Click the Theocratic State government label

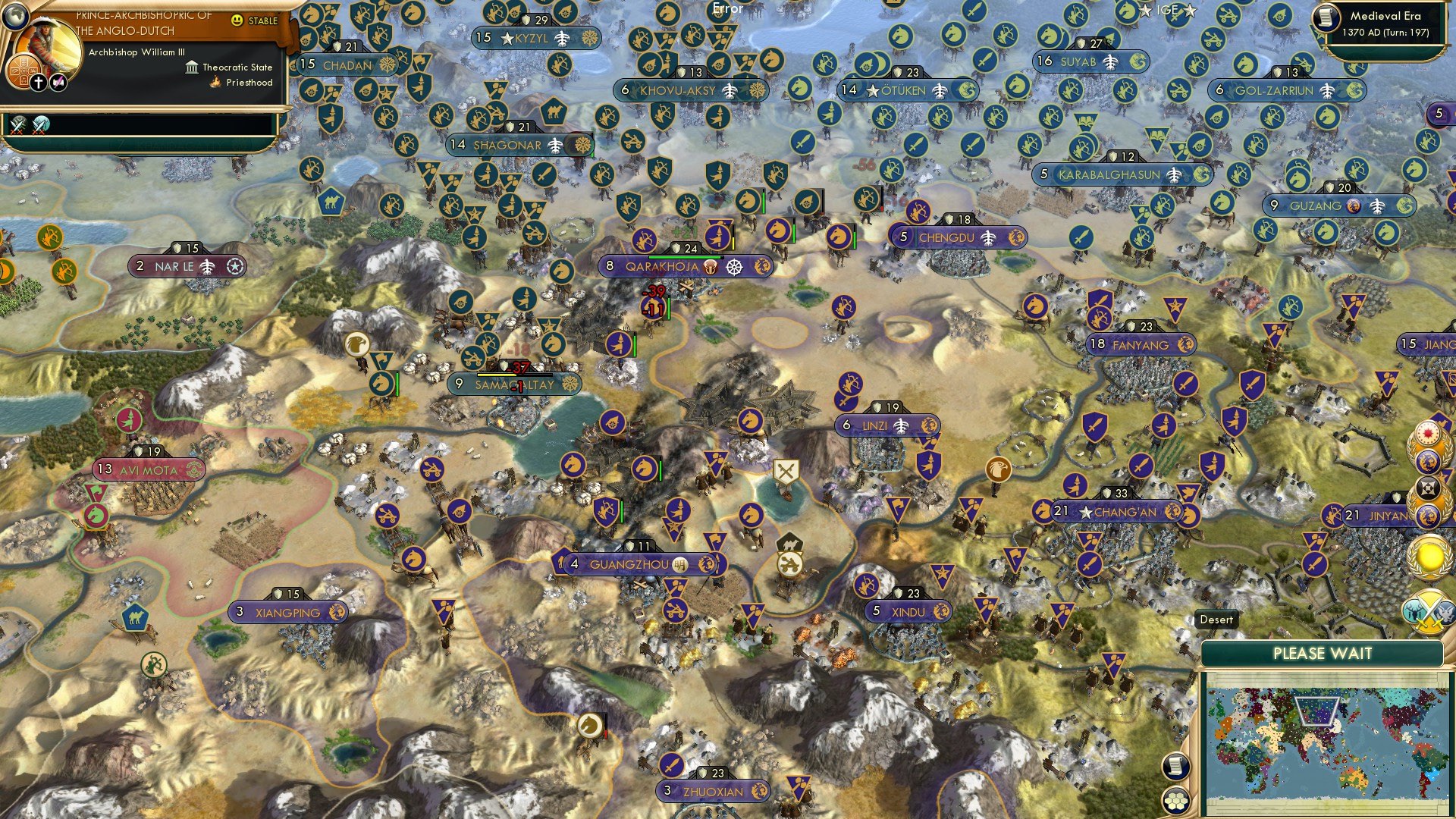click(237, 67)
